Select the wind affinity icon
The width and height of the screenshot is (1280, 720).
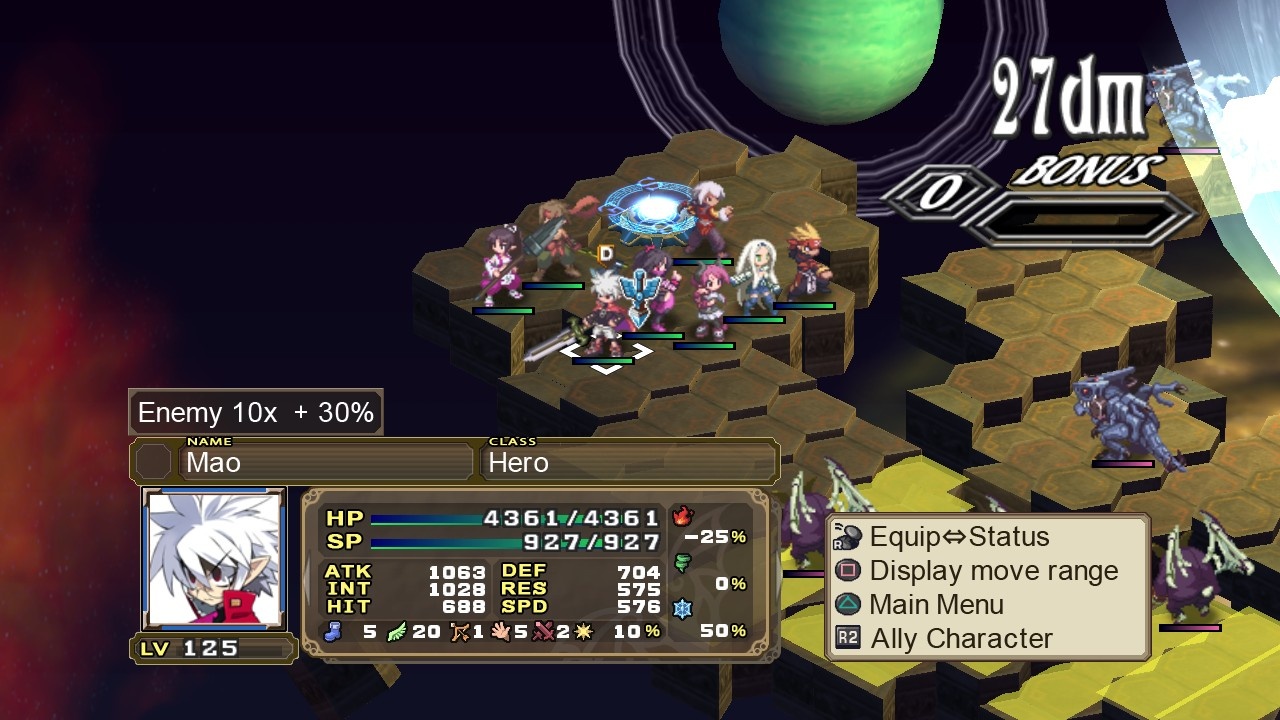[x=683, y=561]
